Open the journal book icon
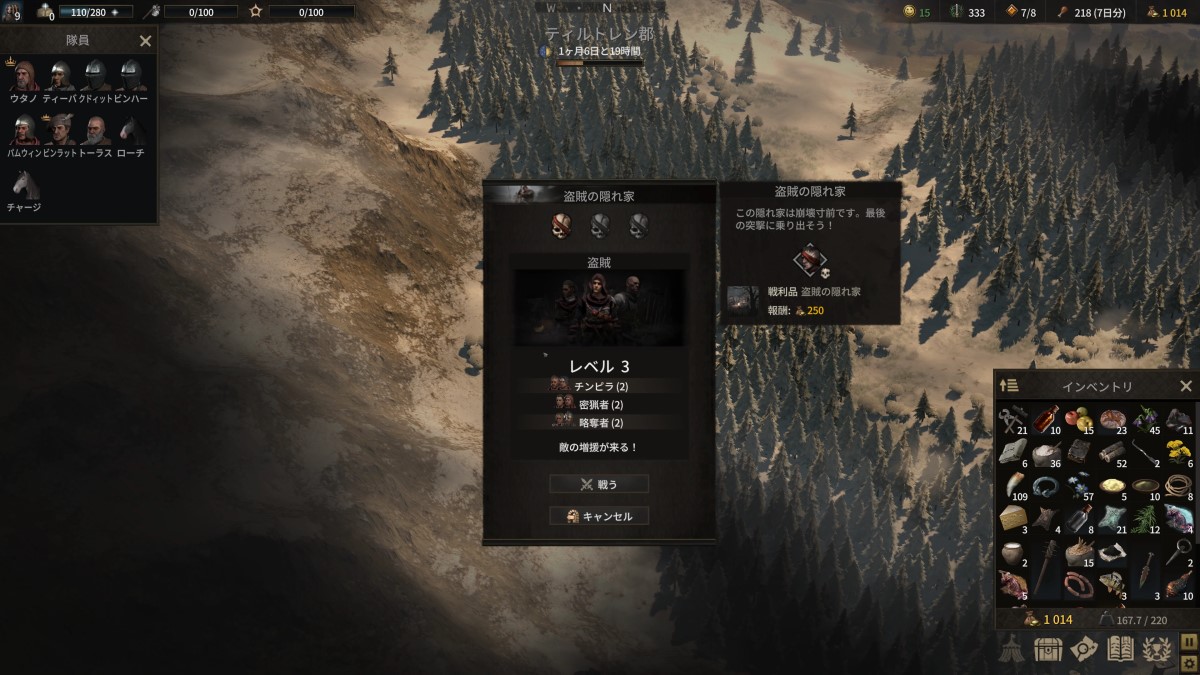The image size is (1200, 675). point(1118,650)
